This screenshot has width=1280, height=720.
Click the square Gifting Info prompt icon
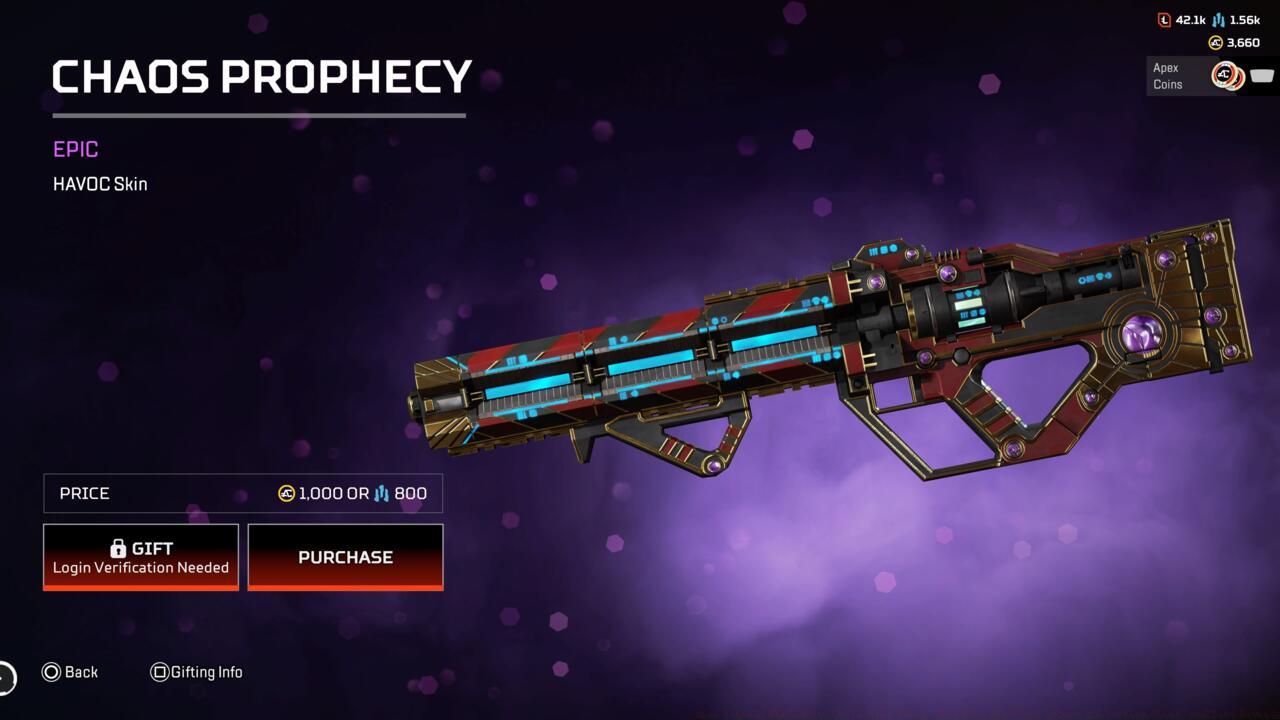(159, 672)
